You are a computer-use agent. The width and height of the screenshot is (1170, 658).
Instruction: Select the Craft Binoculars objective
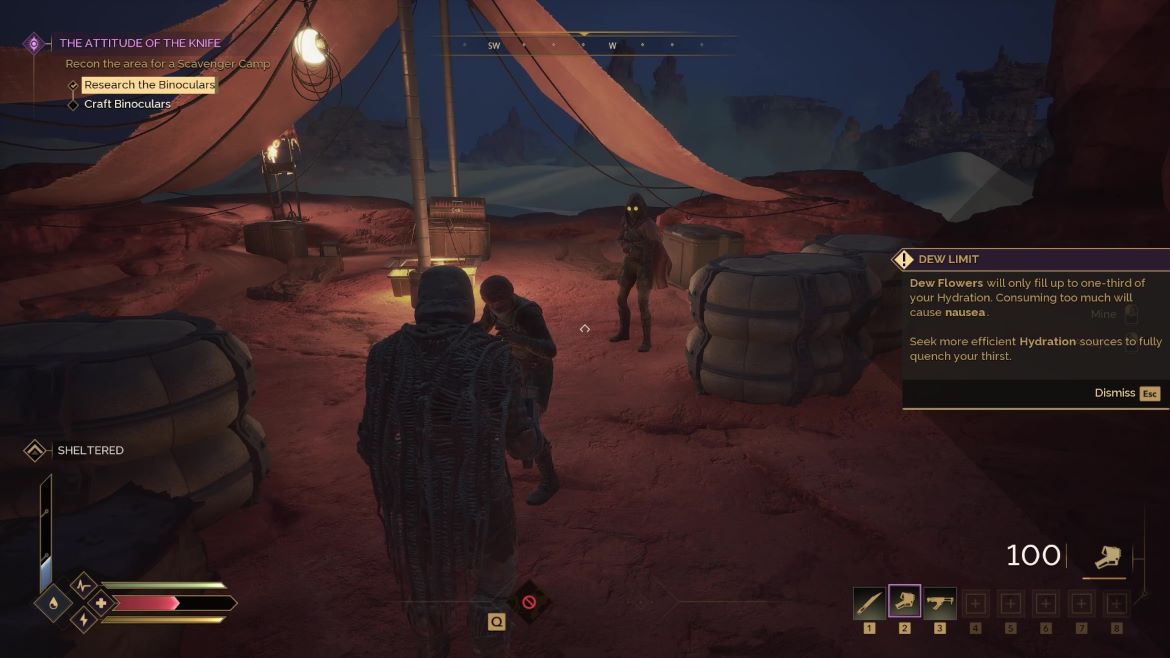pyautogui.click(x=127, y=104)
